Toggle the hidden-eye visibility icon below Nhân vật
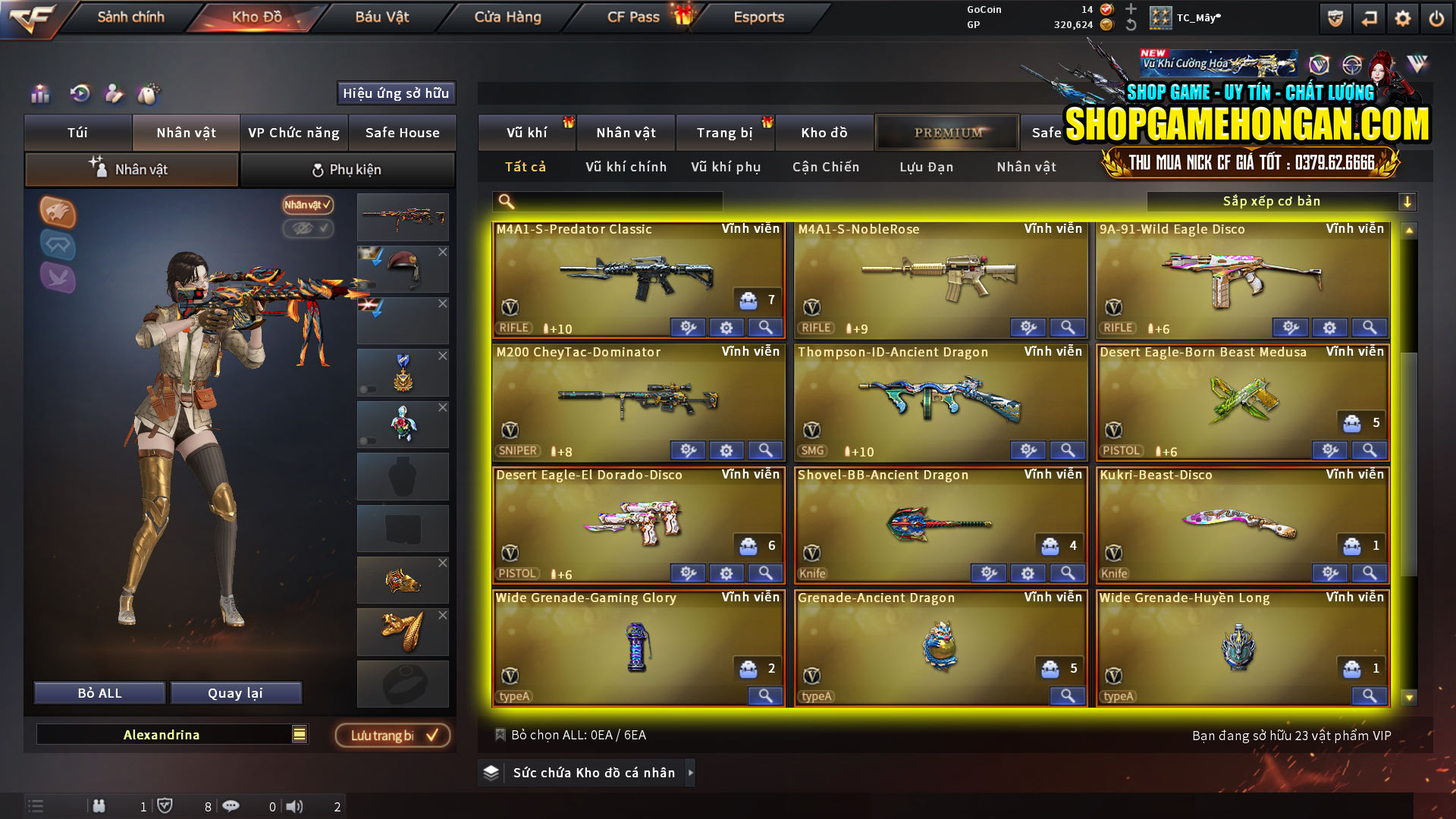 click(307, 229)
